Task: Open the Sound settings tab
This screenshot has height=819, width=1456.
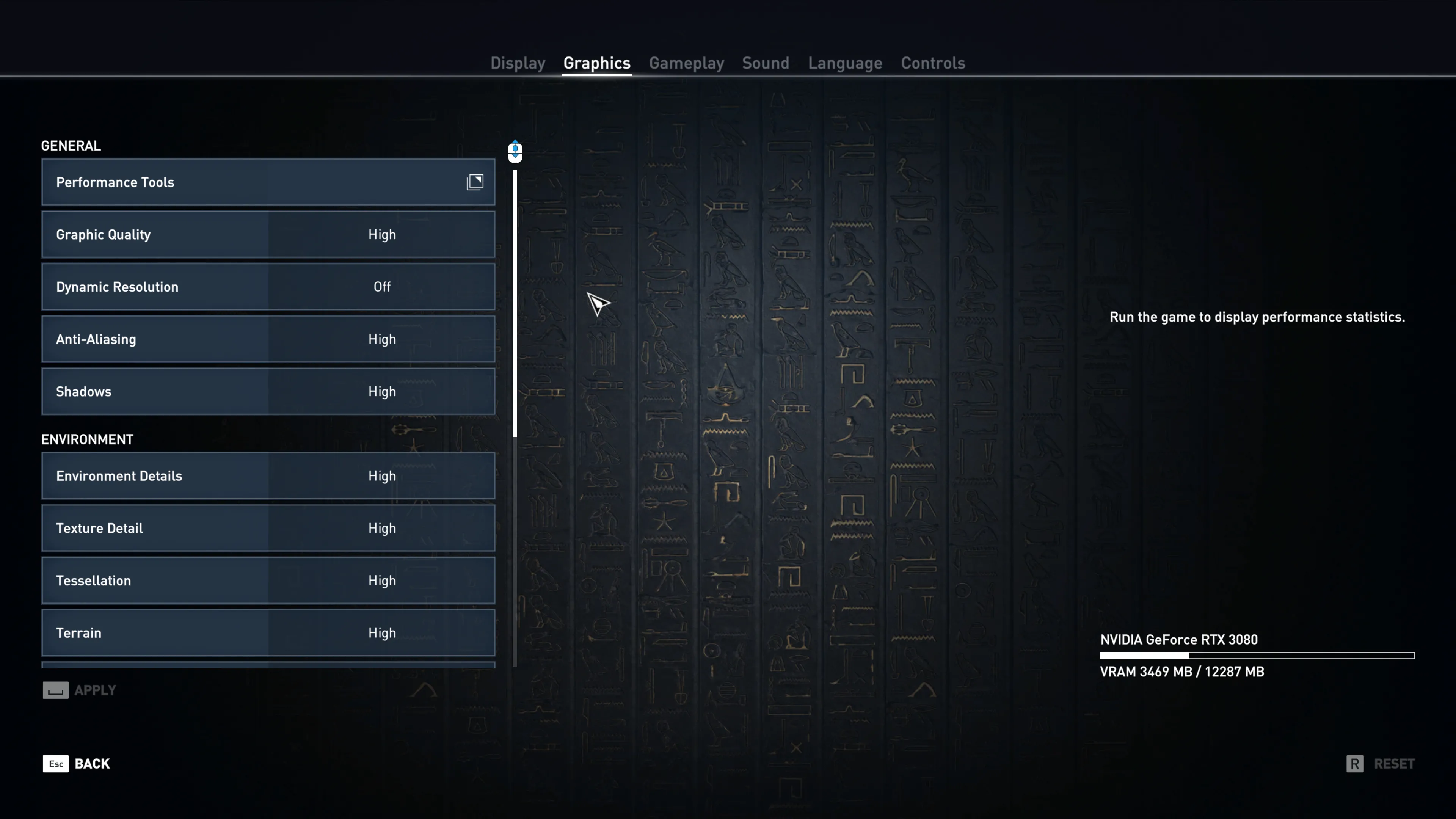Action: point(765,63)
